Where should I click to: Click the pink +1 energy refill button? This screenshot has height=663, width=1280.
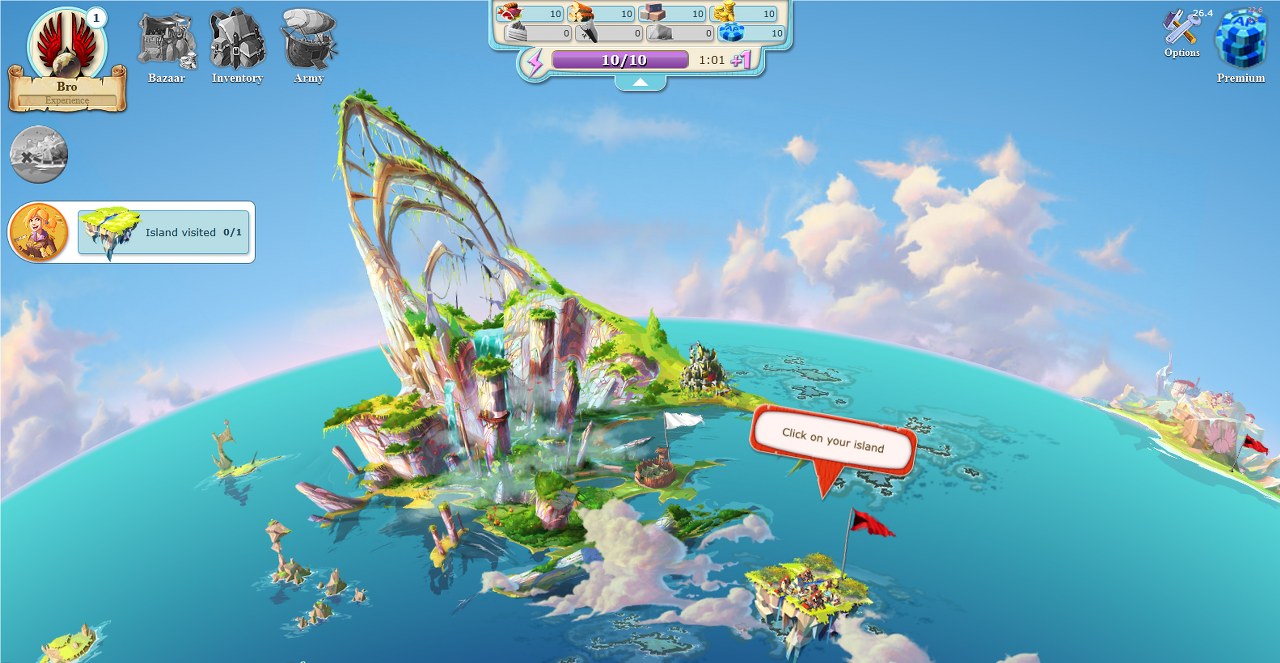tap(741, 60)
